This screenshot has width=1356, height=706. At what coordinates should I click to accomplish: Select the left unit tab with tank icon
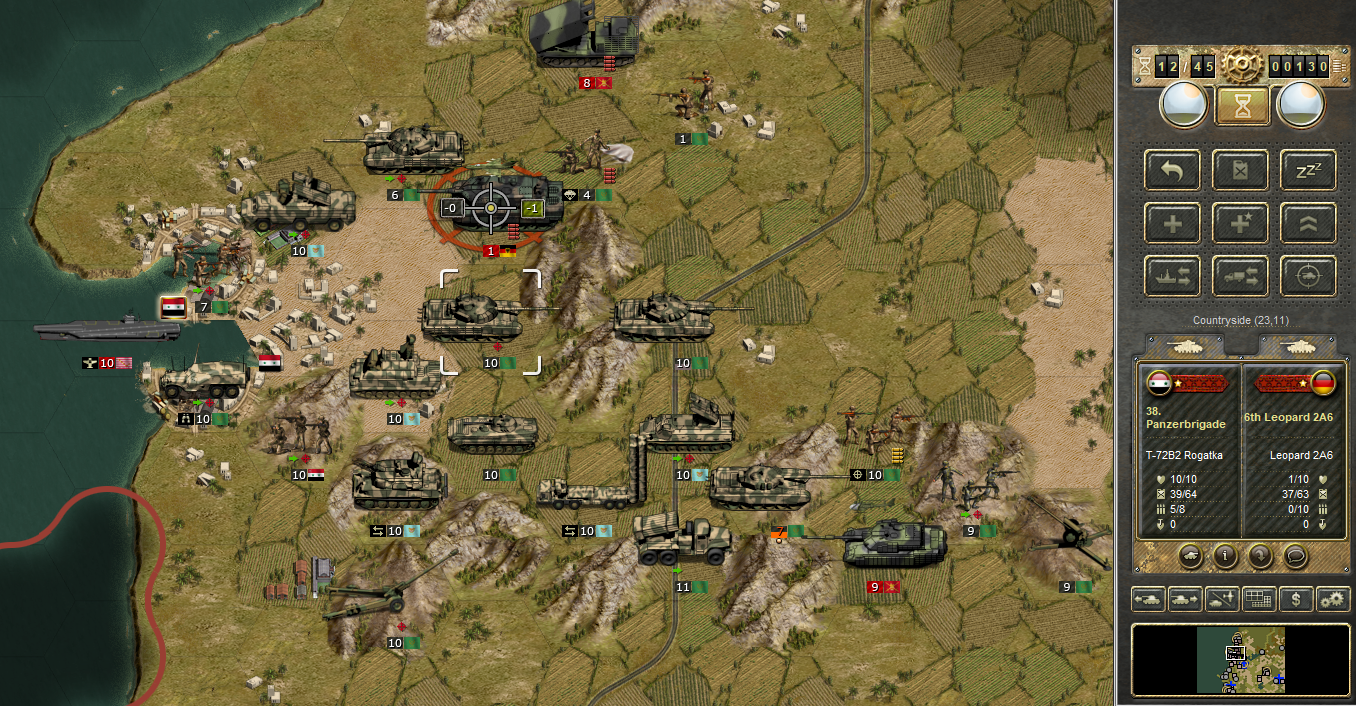(x=1185, y=346)
